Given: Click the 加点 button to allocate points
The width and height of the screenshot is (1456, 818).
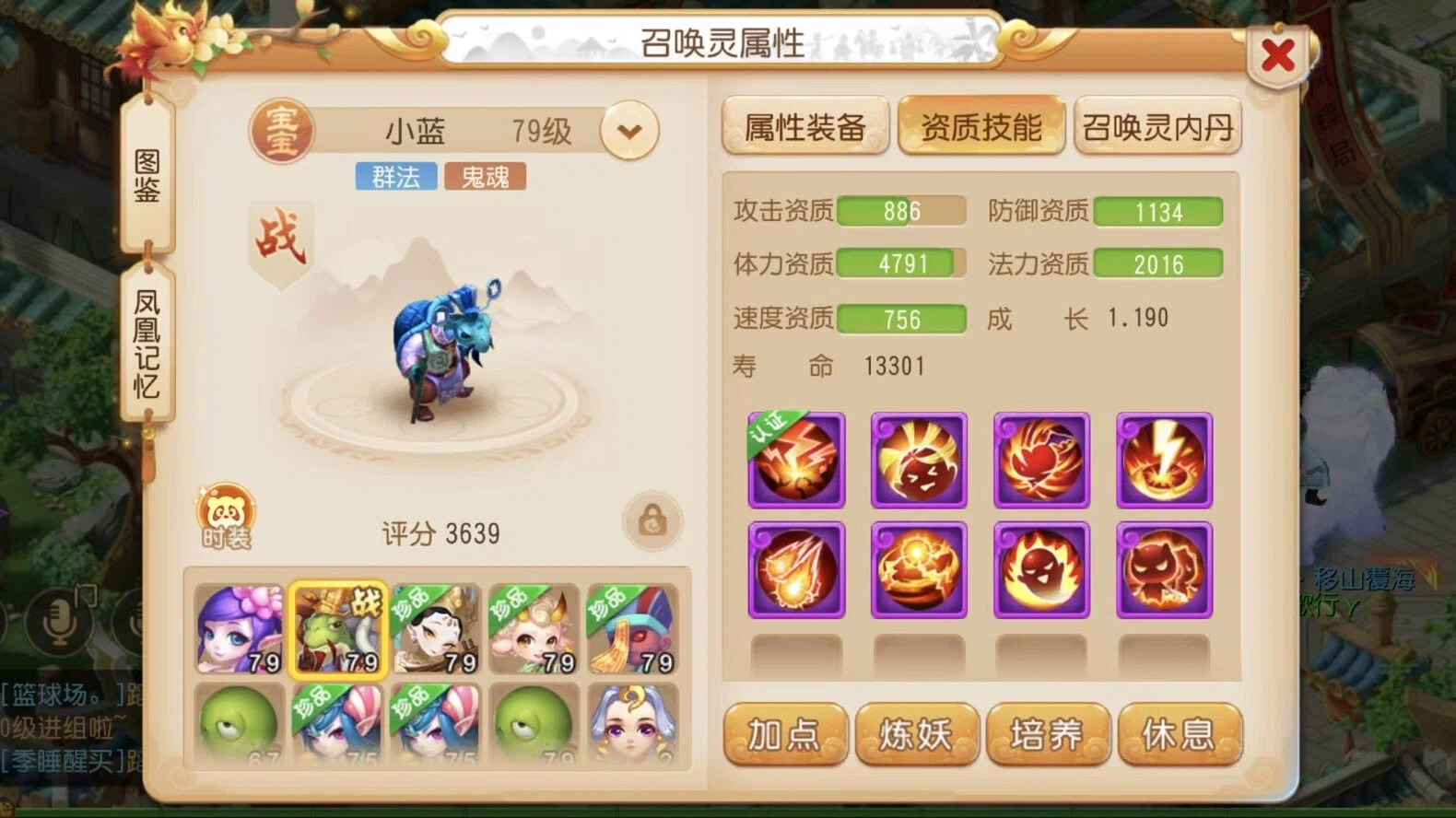Looking at the screenshot, I should [784, 735].
